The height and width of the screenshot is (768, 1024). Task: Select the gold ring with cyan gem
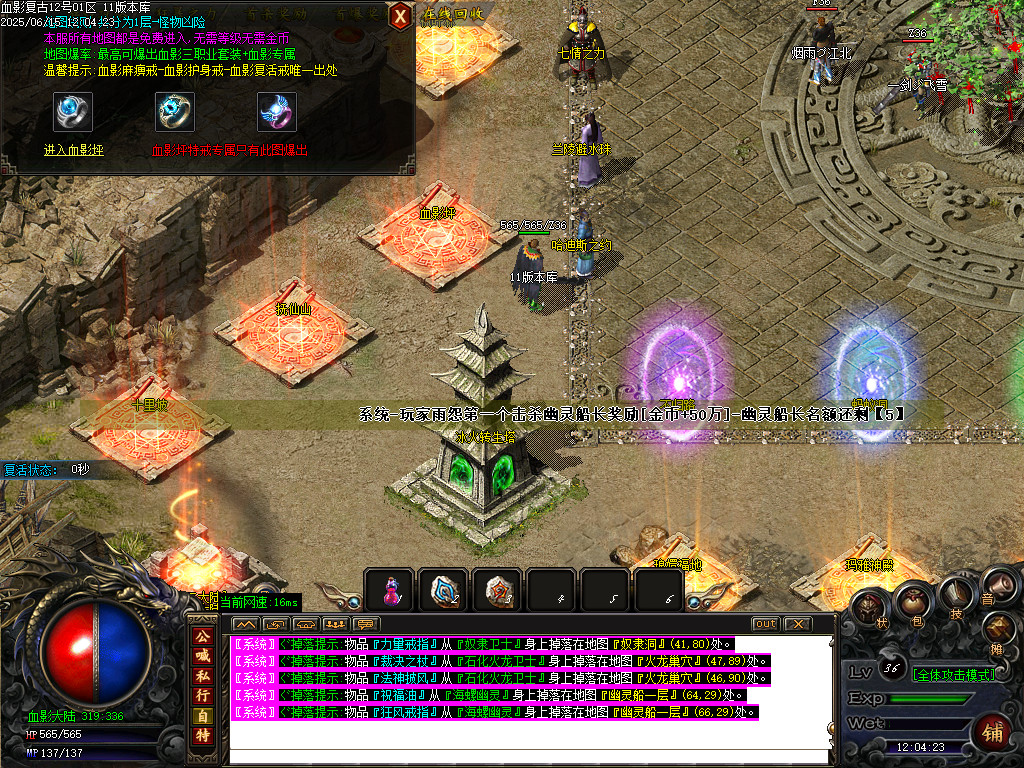pos(175,112)
